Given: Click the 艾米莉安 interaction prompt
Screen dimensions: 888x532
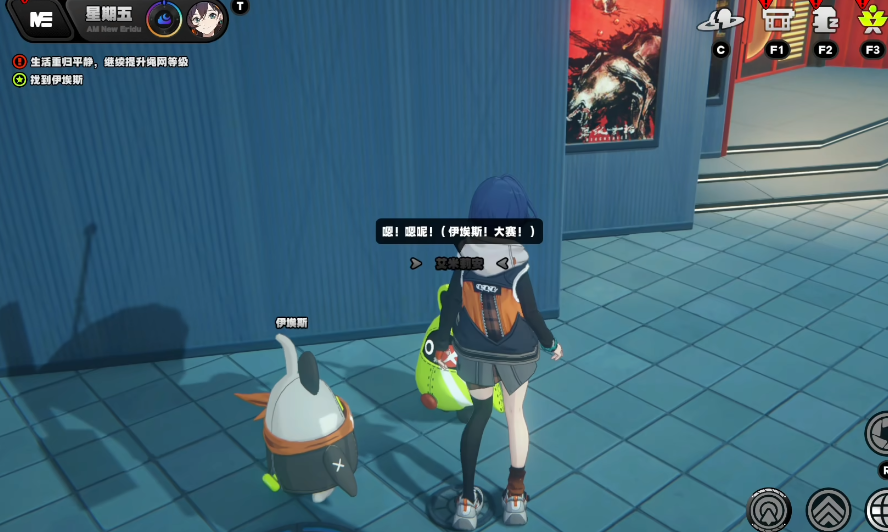Looking at the screenshot, I should click(459, 263).
